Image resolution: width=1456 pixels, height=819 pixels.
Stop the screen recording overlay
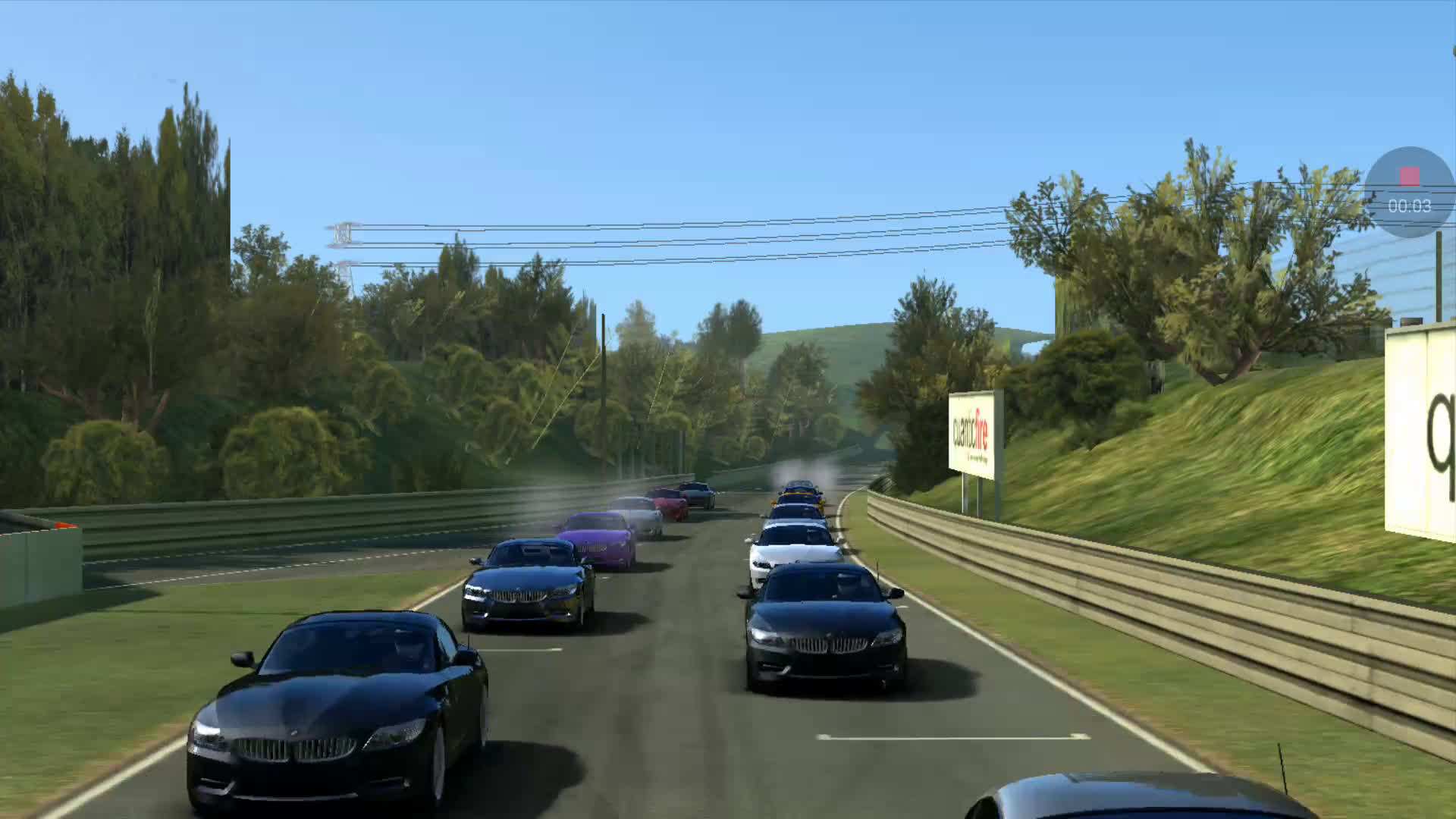(x=1409, y=177)
